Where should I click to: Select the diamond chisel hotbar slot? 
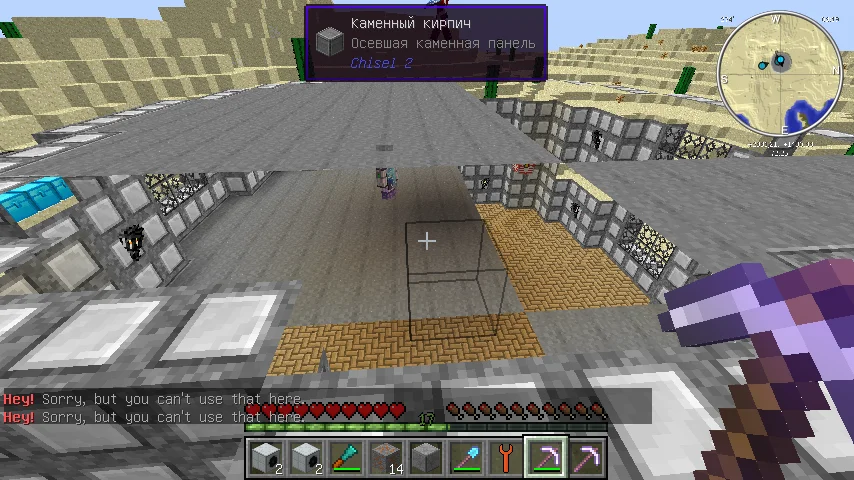(x=346, y=459)
